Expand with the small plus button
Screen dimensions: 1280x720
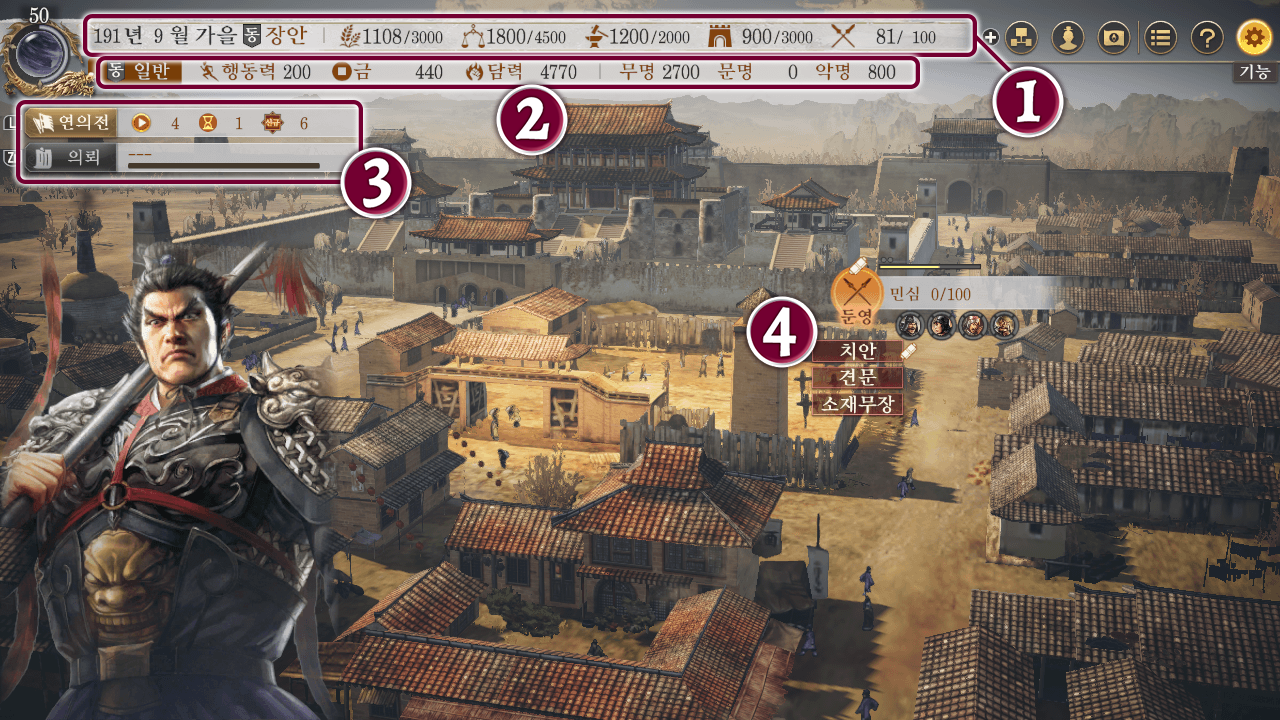(x=991, y=38)
